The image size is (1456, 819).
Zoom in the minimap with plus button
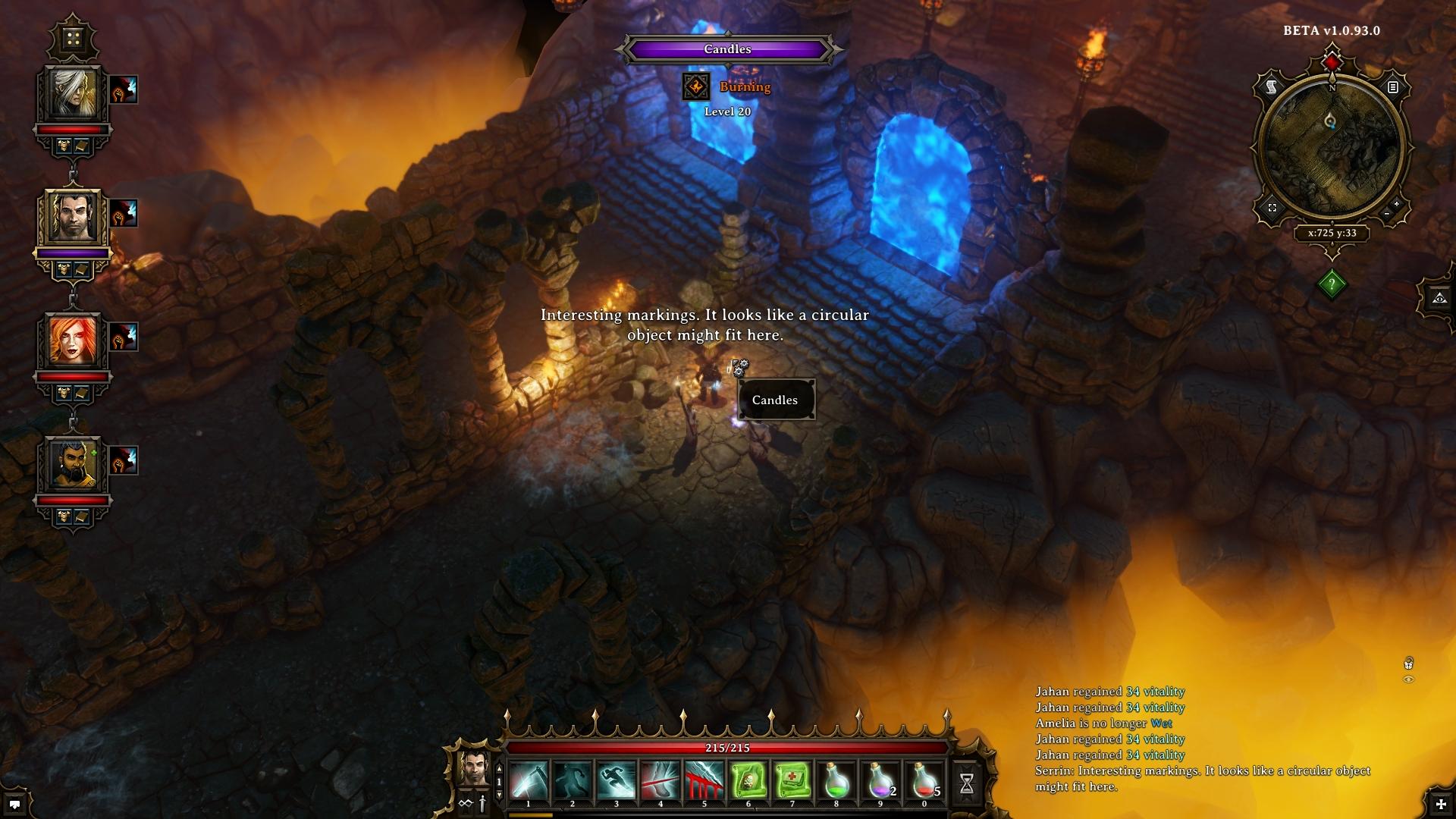tap(1397, 205)
